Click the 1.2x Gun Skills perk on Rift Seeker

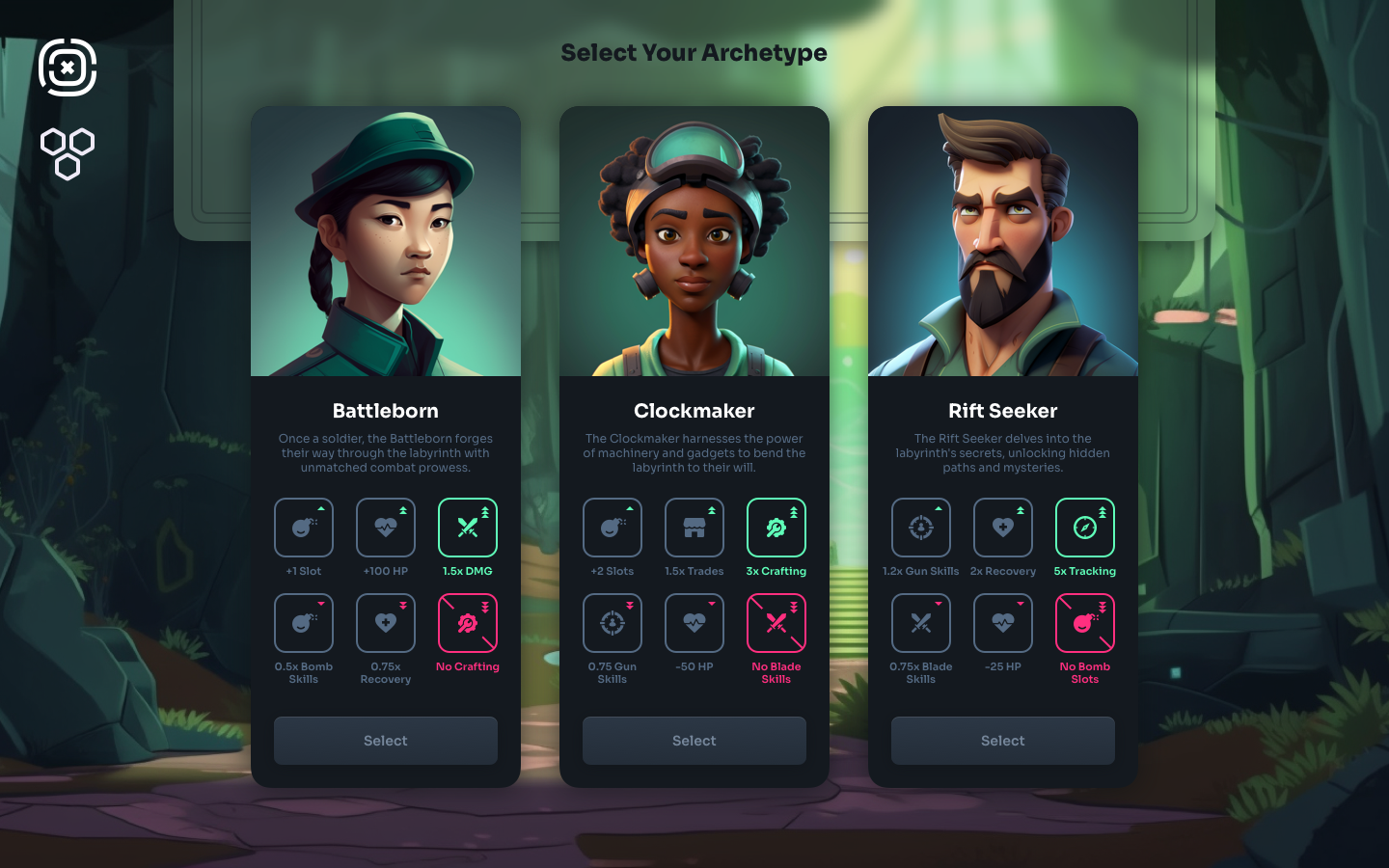[921, 528]
